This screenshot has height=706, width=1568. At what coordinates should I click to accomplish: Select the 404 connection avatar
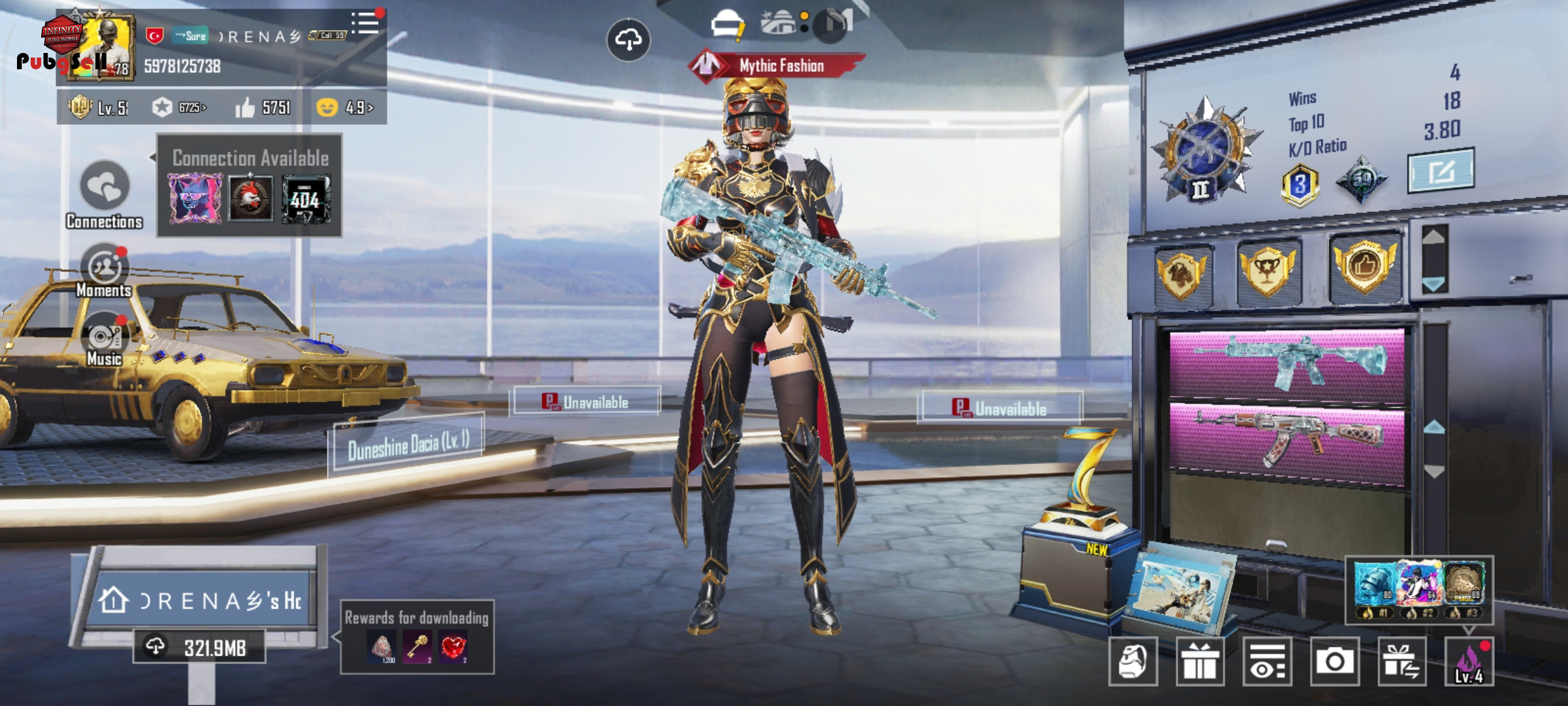[306, 199]
